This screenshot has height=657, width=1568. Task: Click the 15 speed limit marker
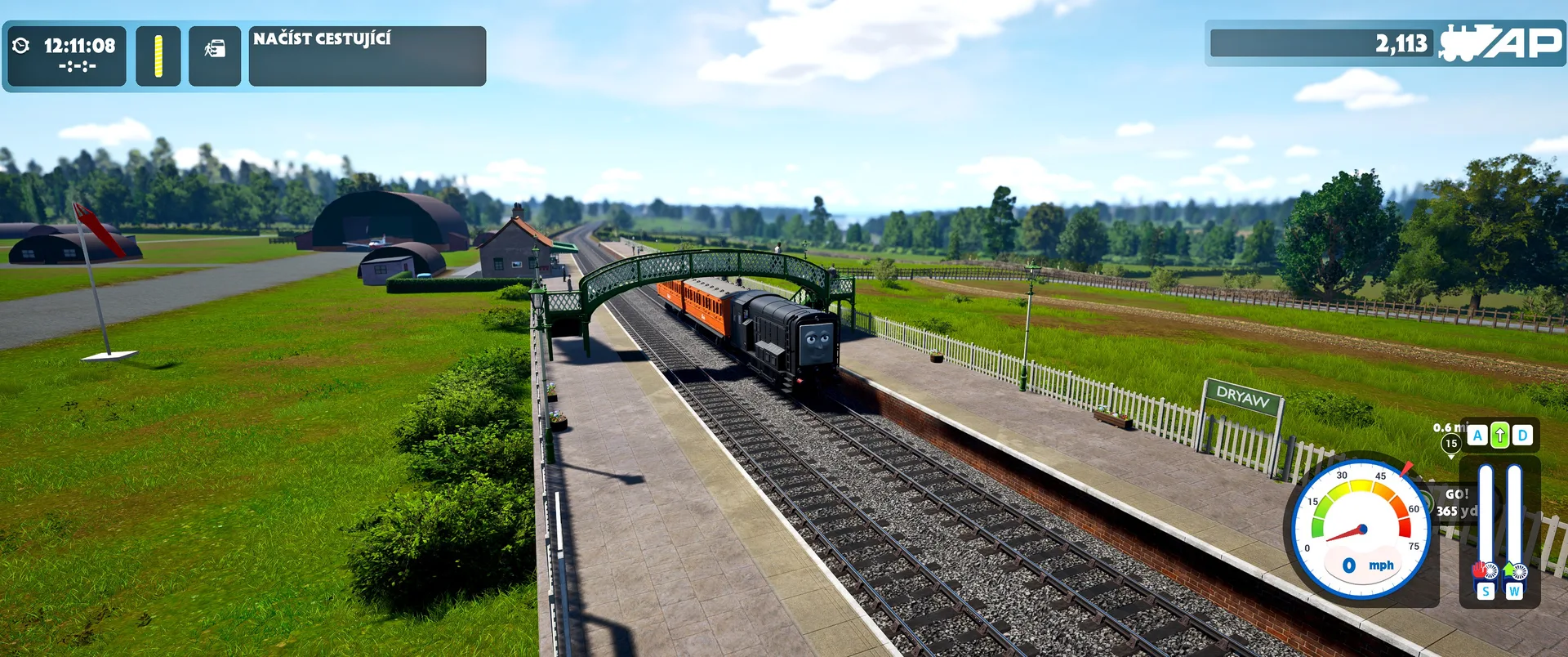click(1450, 444)
